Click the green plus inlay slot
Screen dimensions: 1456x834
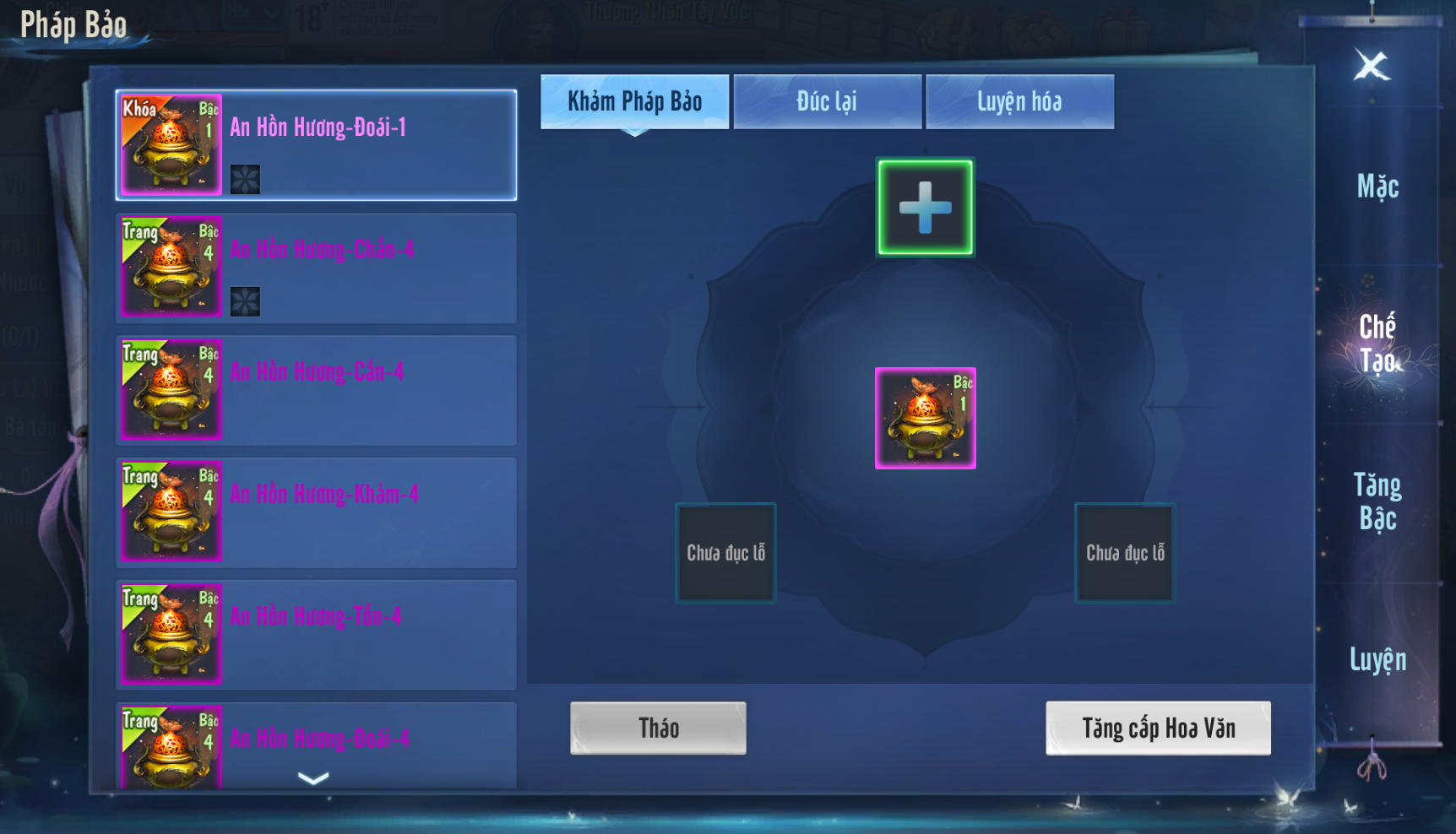click(x=925, y=208)
